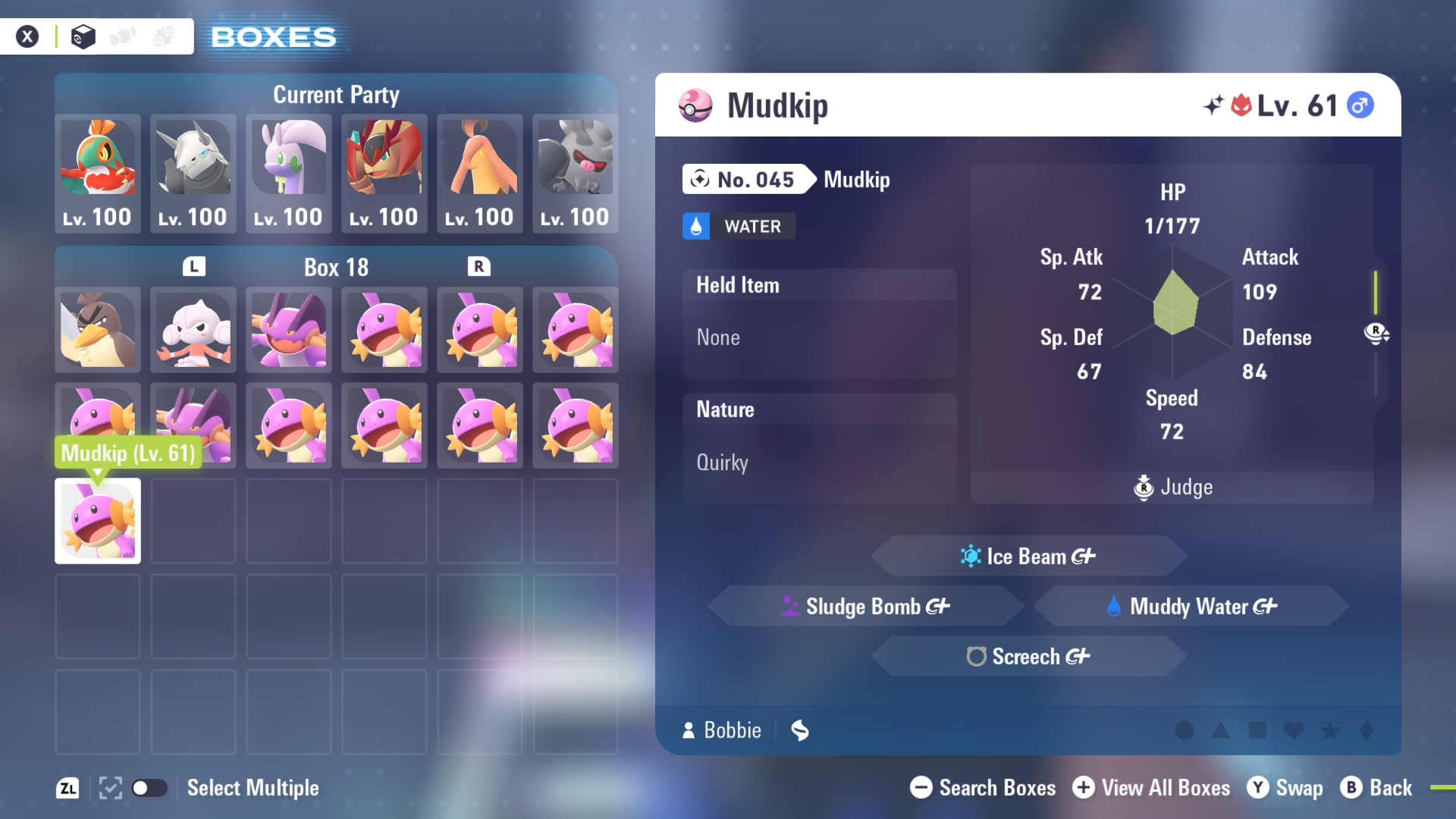The width and height of the screenshot is (1456, 819).
Task: Go Back from the boxes screen
Action: tap(1376, 788)
